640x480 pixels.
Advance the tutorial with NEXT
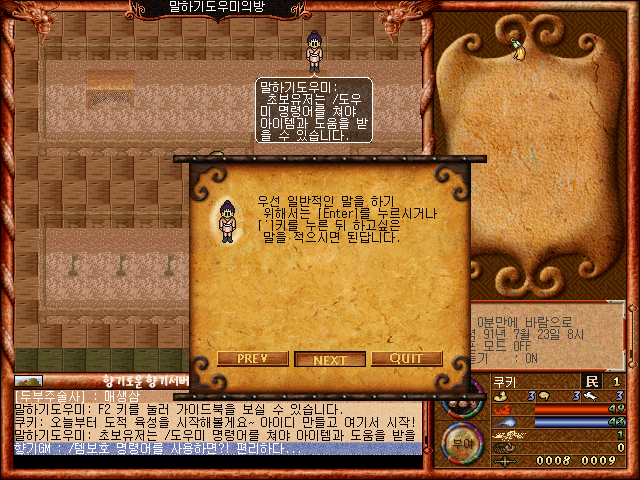click(330, 360)
